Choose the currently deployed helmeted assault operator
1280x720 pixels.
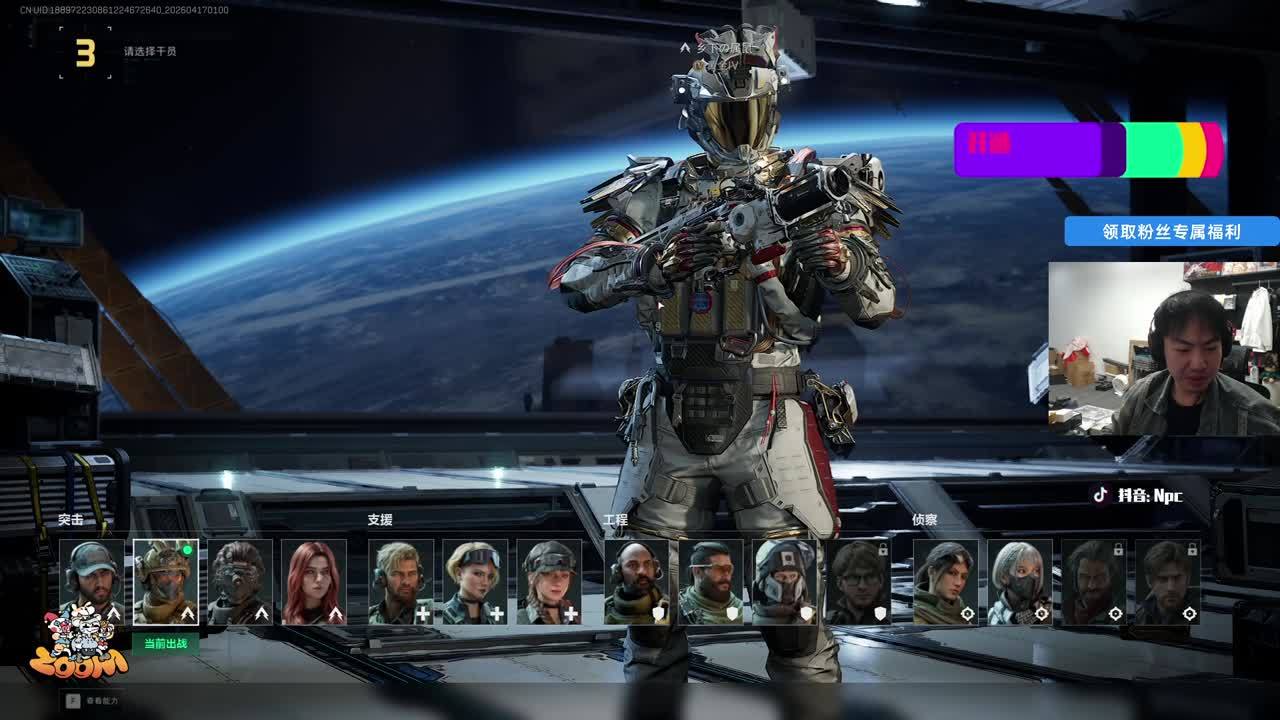pos(166,582)
